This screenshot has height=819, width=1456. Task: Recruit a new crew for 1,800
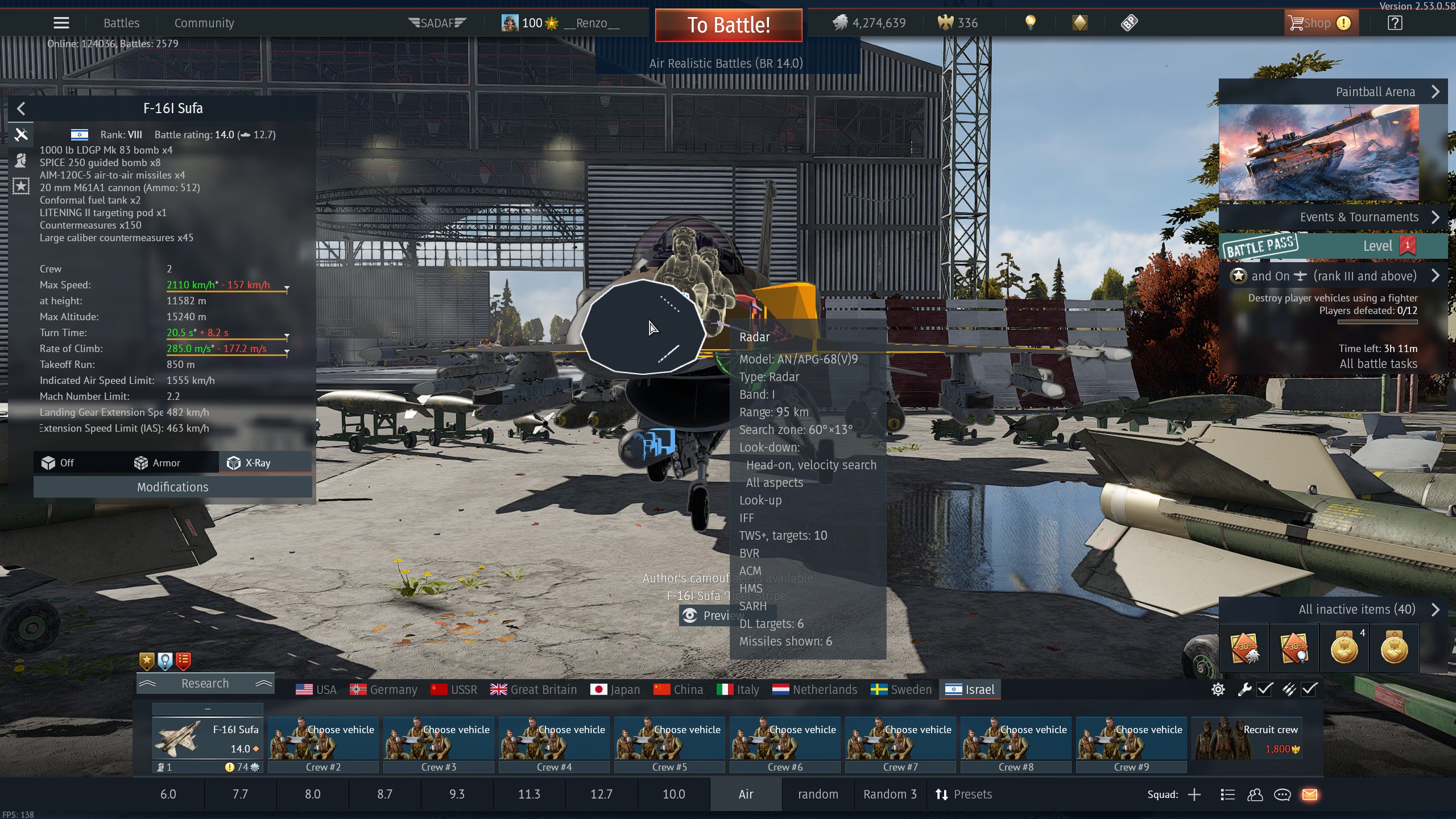click(1247, 738)
